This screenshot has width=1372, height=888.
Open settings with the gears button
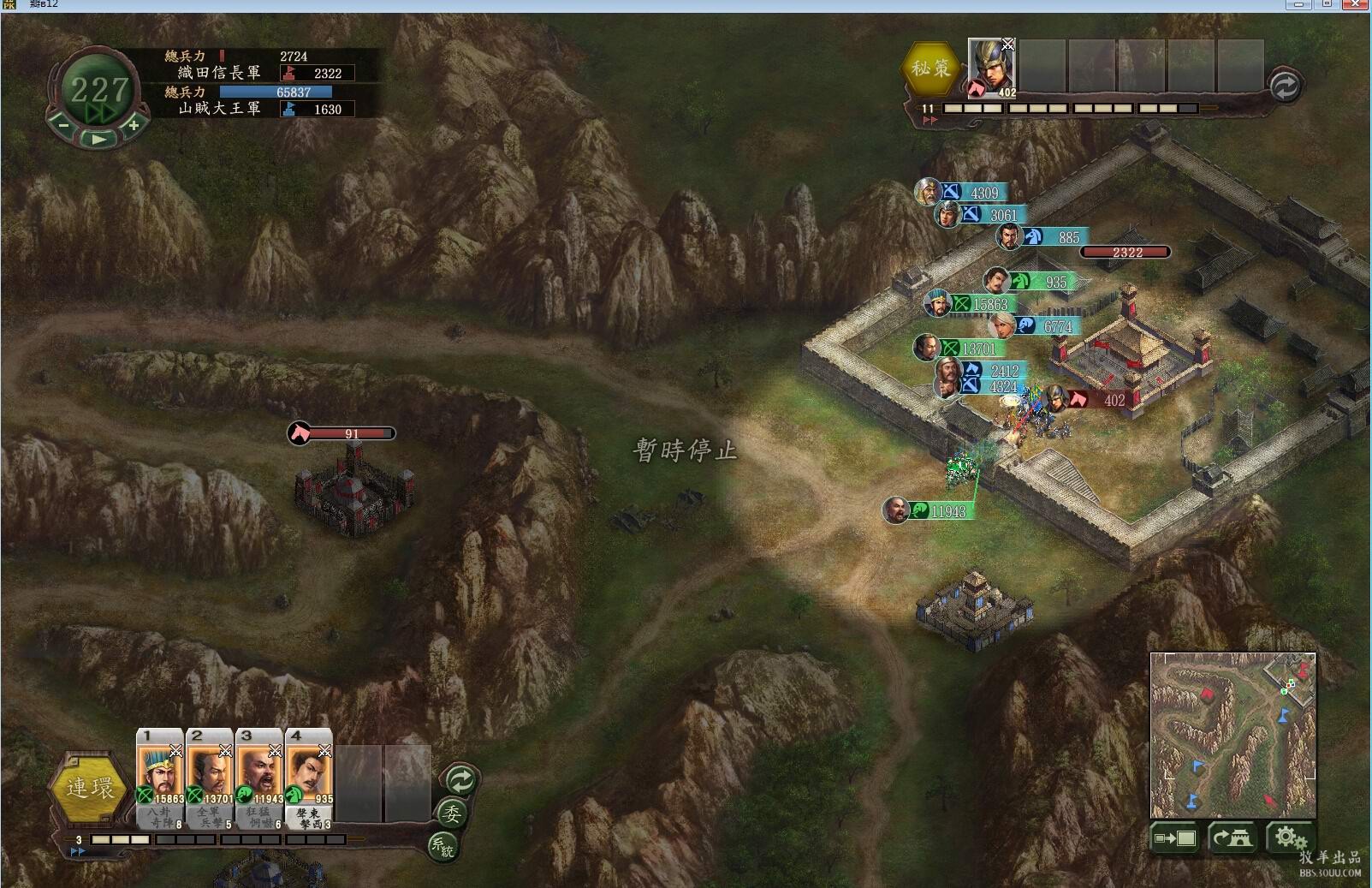click(1289, 837)
